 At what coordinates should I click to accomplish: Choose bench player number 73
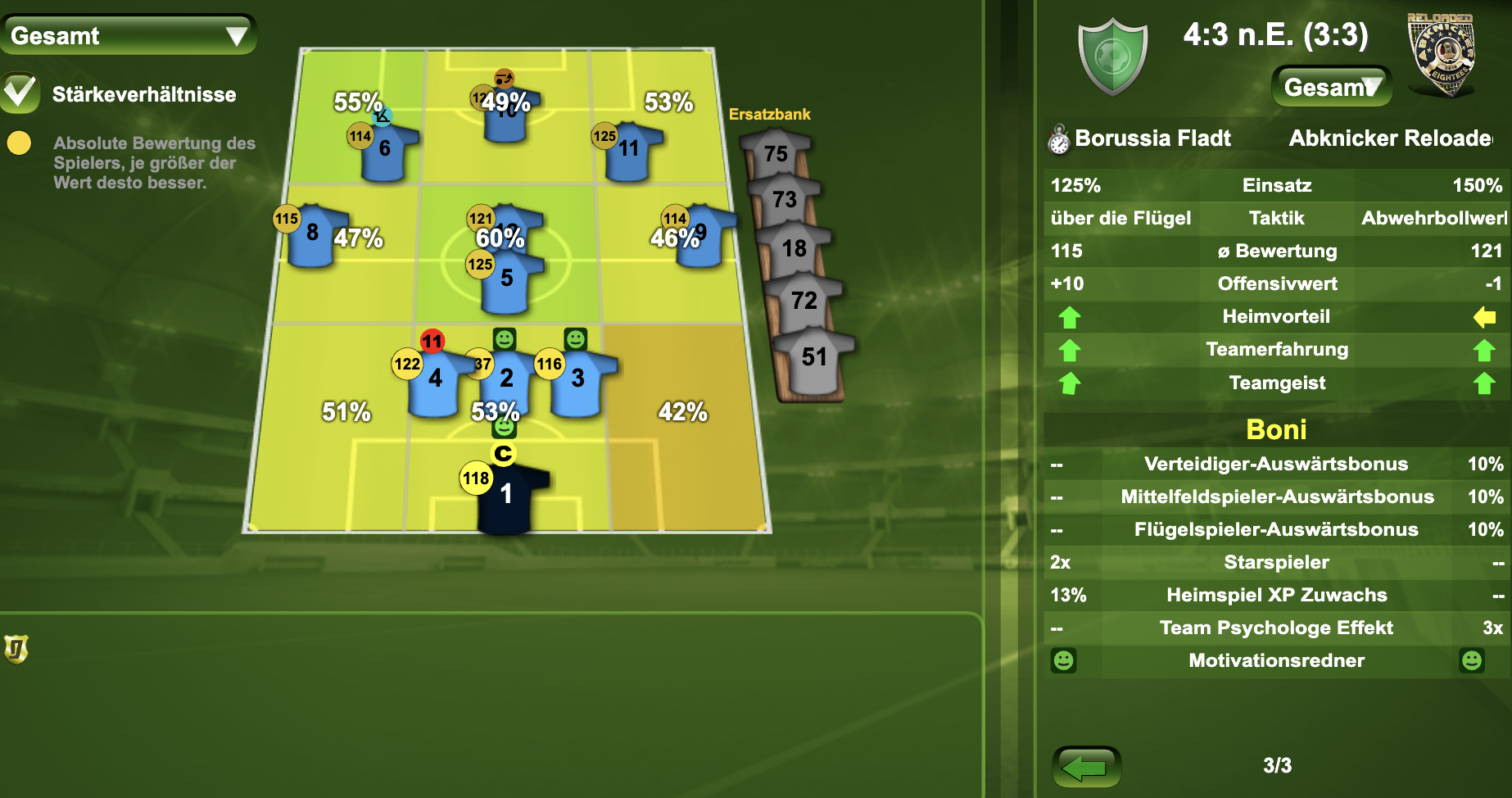coord(785,201)
